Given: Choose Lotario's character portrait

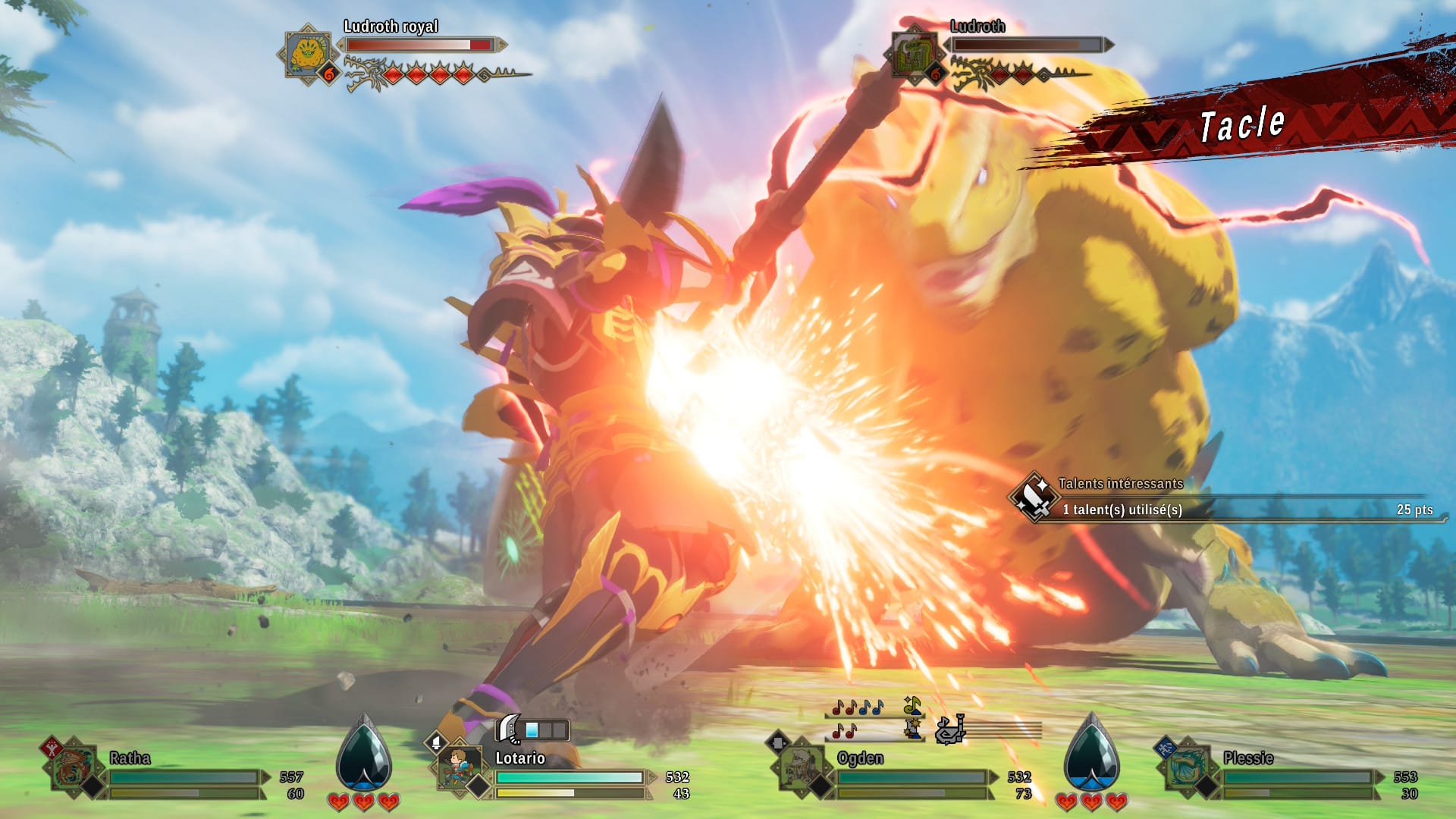Looking at the screenshot, I should (460, 767).
